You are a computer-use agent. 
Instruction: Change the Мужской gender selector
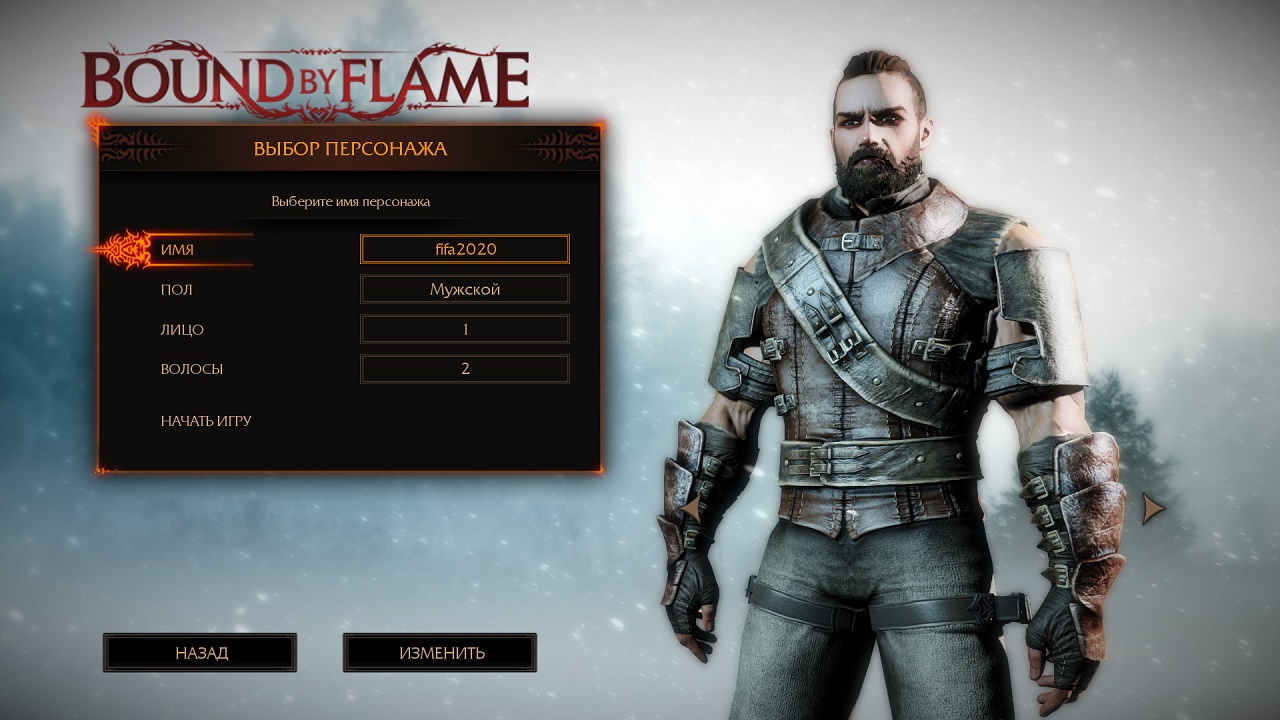[x=465, y=289]
